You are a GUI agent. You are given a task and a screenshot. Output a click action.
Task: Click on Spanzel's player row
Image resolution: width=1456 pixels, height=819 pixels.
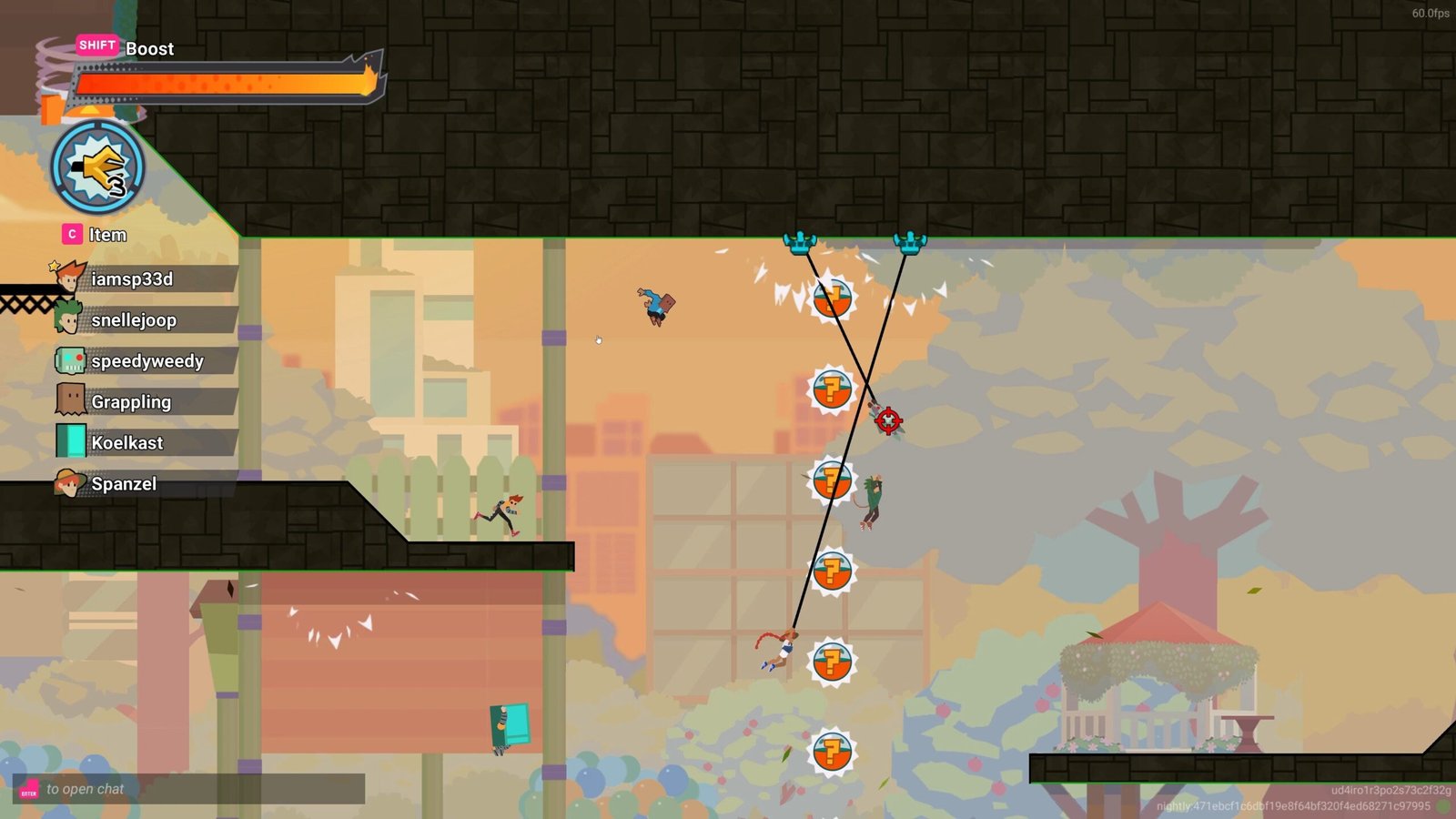click(x=146, y=484)
